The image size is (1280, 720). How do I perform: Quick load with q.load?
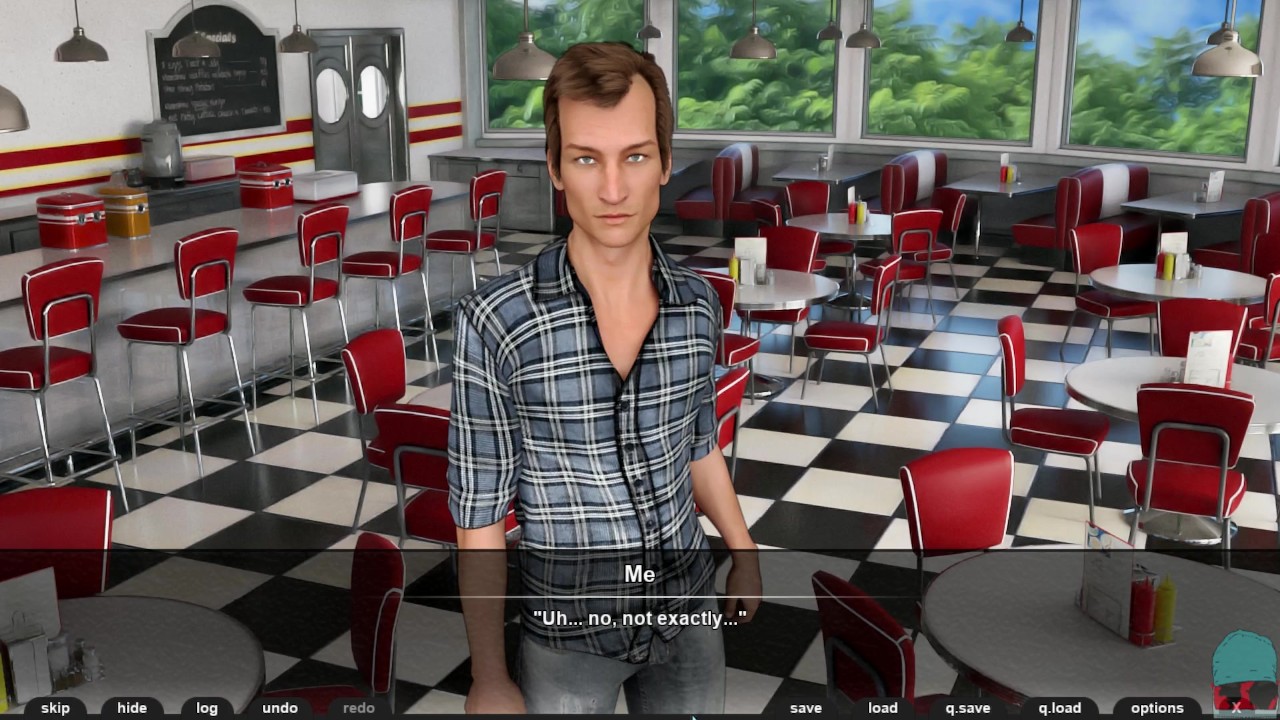(1060, 708)
